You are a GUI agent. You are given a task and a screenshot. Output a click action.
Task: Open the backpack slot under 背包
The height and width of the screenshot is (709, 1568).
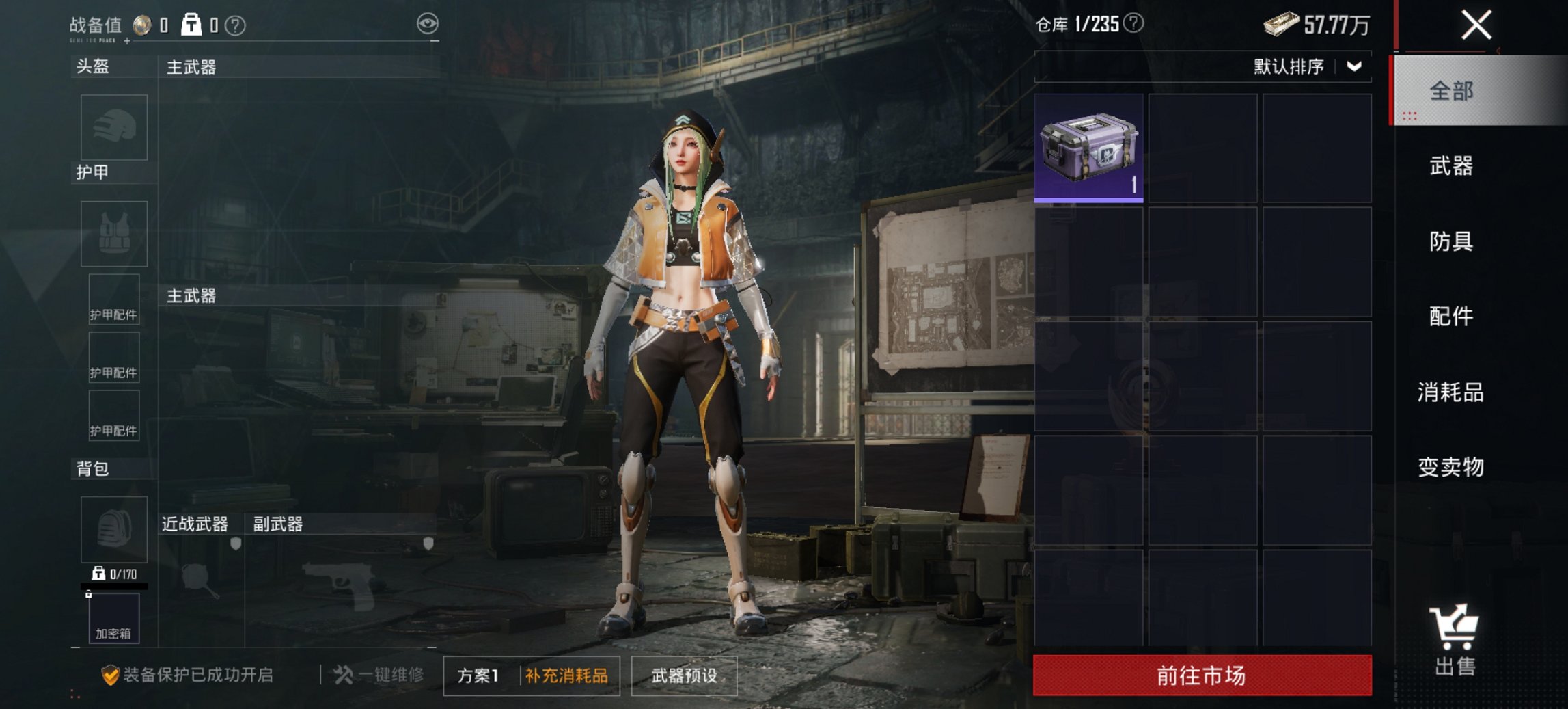coord(113,530)
